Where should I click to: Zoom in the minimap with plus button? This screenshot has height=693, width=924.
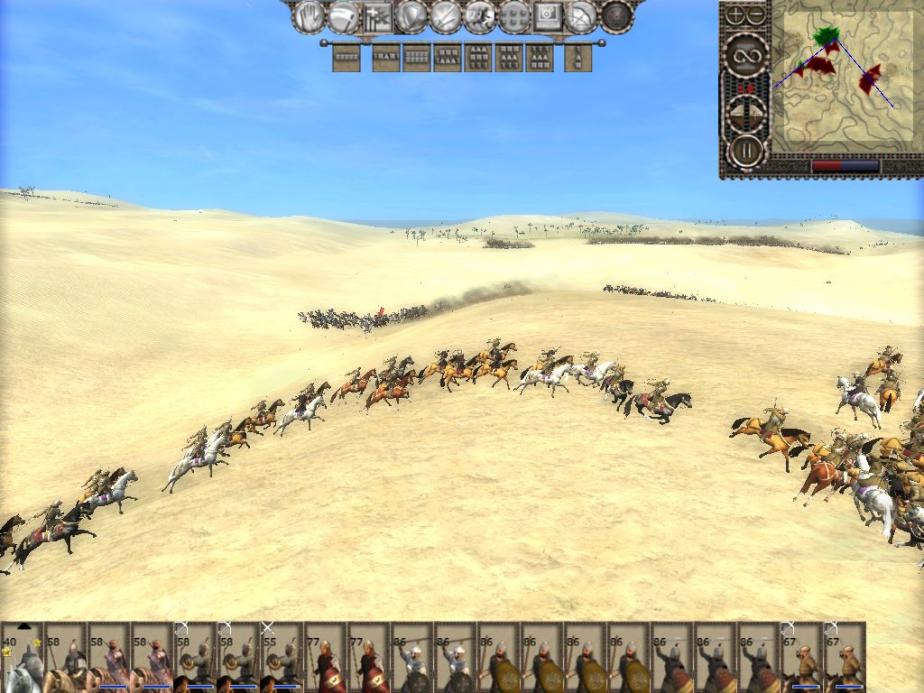point(735,15)
